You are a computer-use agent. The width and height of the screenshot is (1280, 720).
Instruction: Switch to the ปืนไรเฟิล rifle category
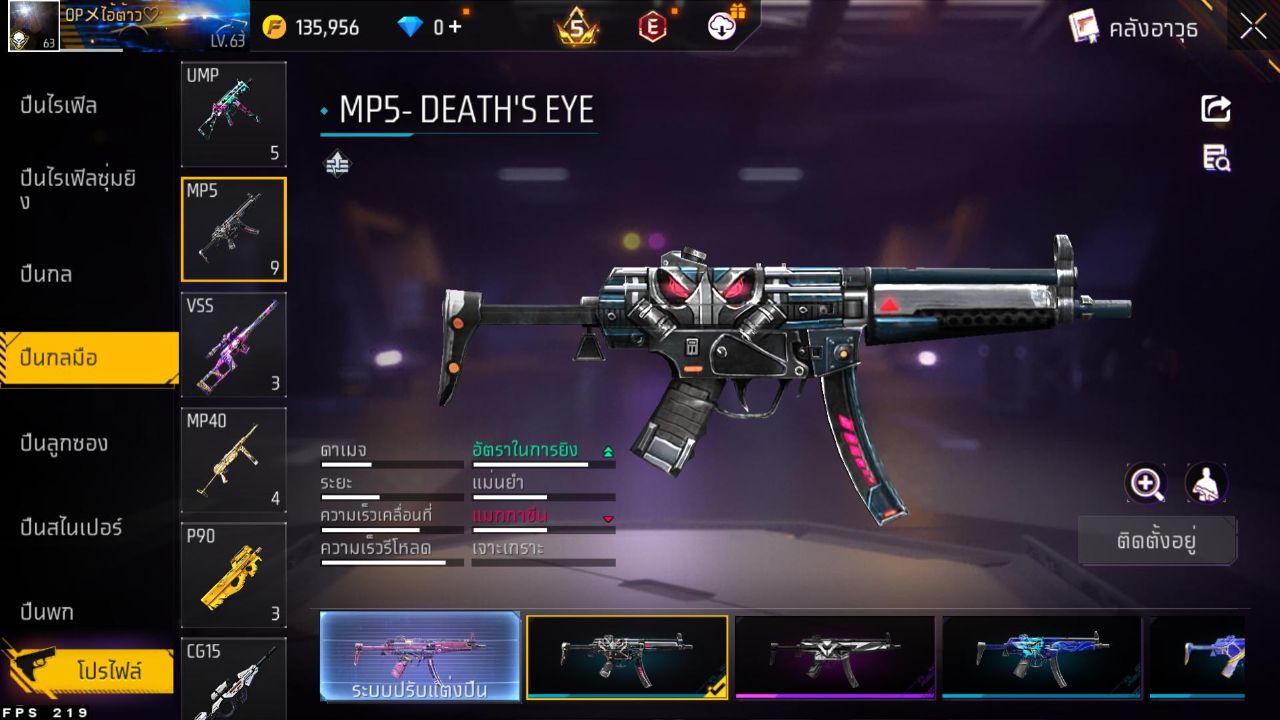[60, 105]
